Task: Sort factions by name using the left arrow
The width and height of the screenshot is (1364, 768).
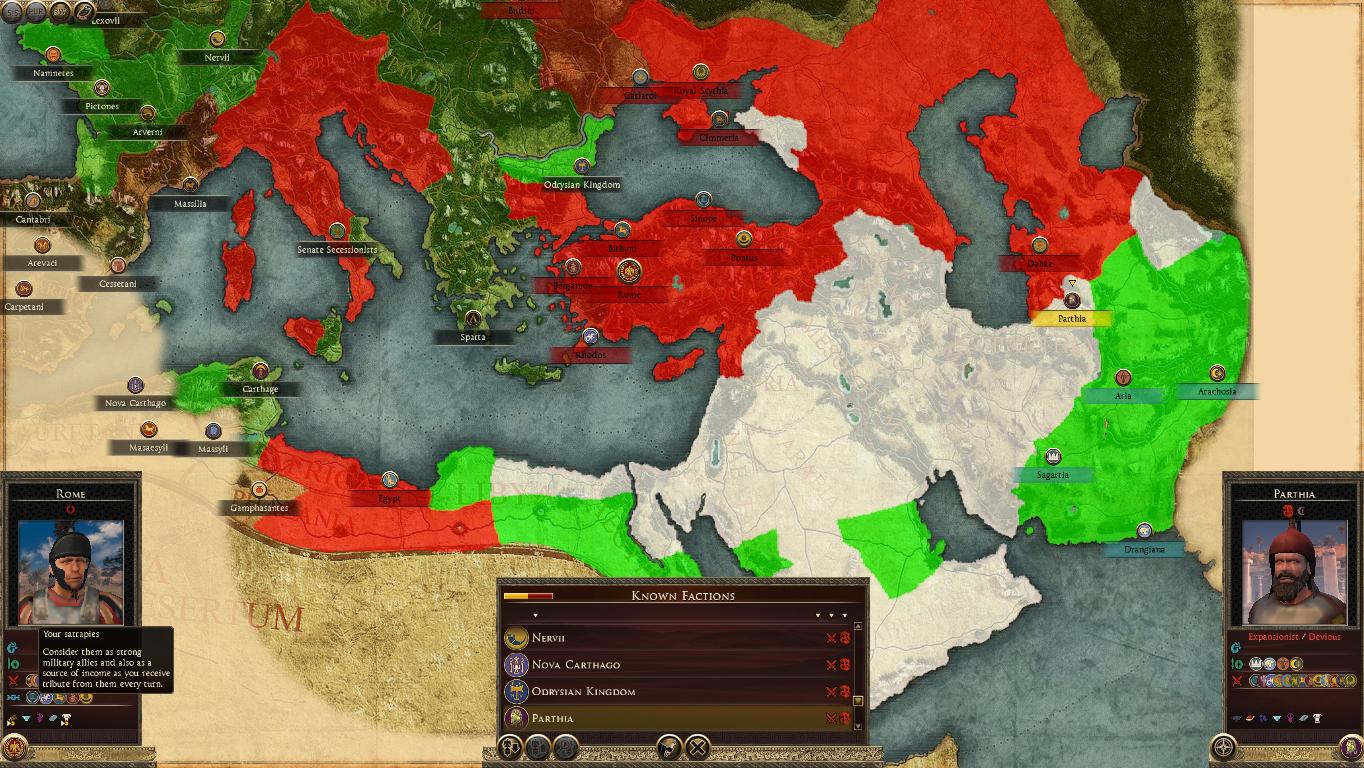Action: 535,615
